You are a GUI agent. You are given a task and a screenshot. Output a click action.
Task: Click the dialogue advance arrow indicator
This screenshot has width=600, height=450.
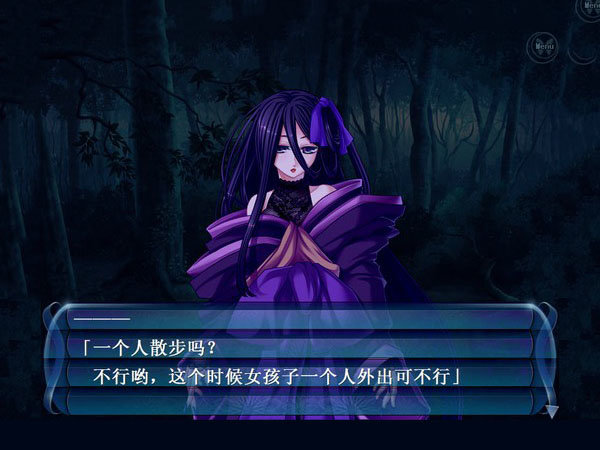[x=552, y=410]
